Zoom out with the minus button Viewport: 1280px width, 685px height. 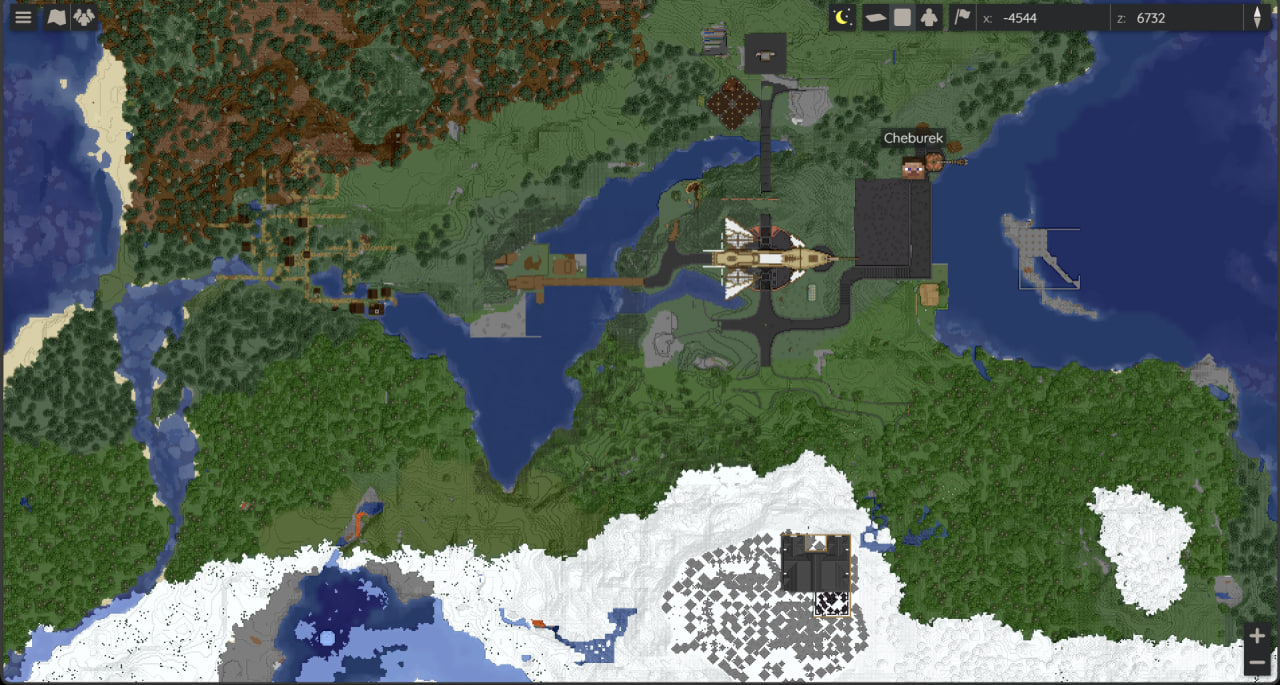click(x=1257, y=662)
